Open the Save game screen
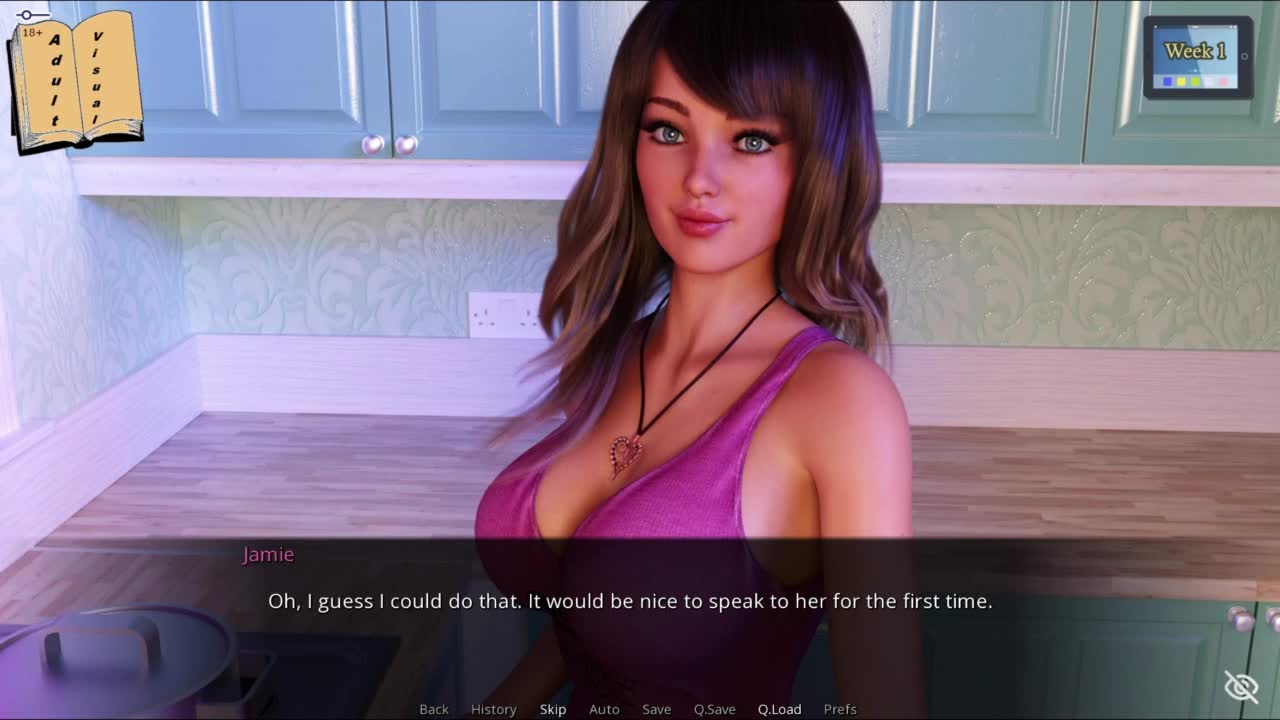This screenshot has height=720, width=1280. 656,709
